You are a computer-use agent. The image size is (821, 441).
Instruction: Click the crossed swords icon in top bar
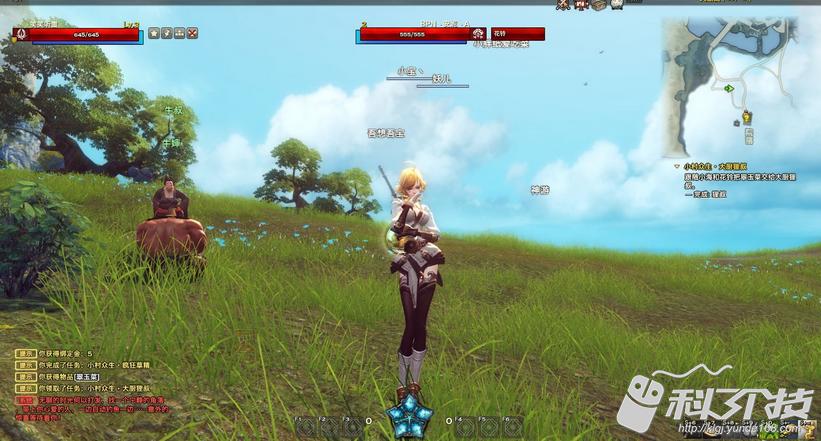(x=563, y=5)
